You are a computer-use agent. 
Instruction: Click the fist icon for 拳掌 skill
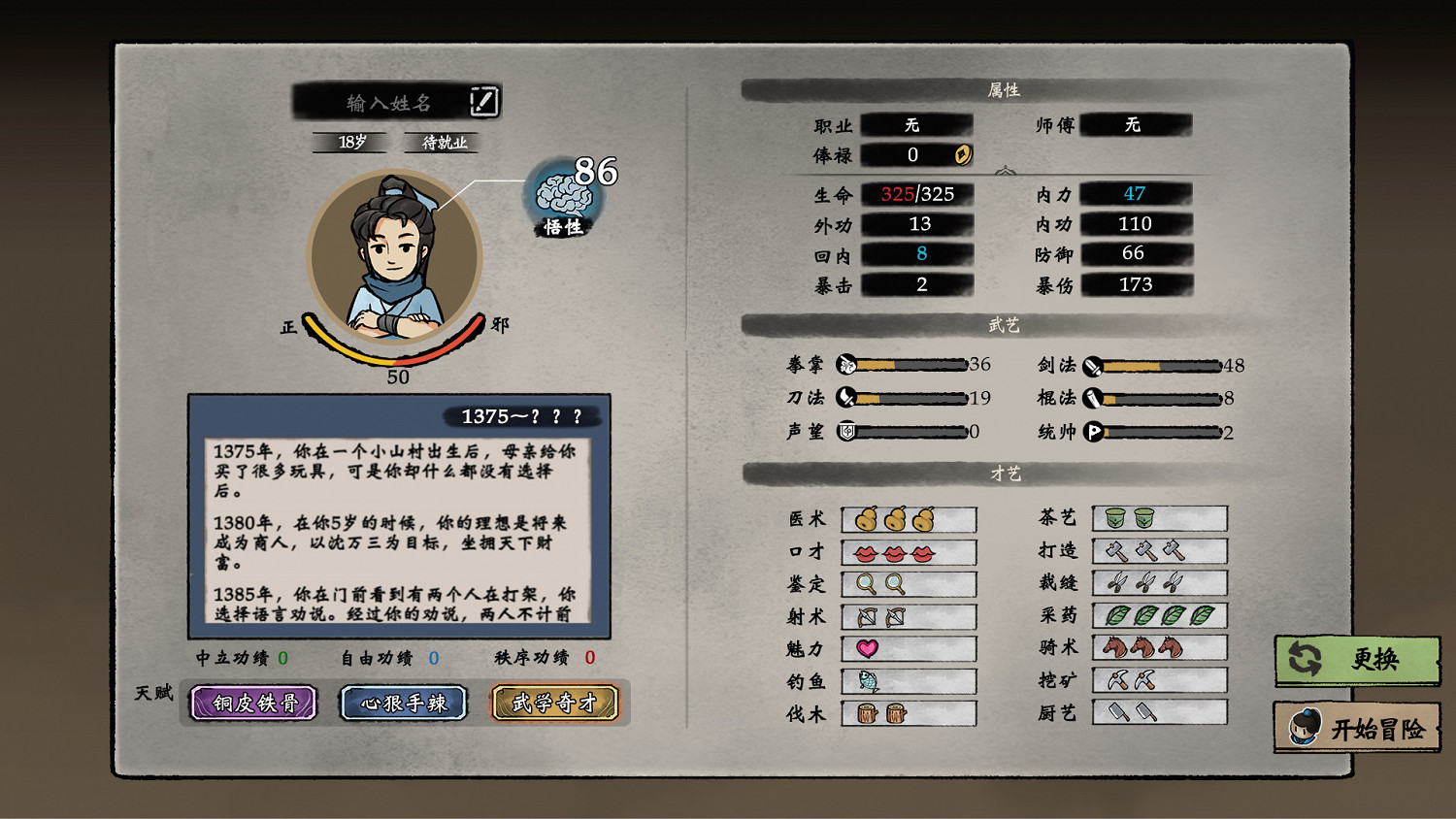click(845, 365)
